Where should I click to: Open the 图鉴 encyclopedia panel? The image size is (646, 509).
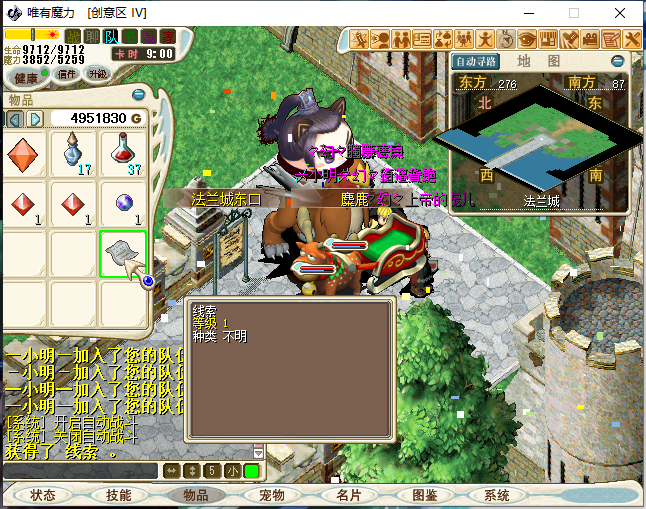point(424,495)
